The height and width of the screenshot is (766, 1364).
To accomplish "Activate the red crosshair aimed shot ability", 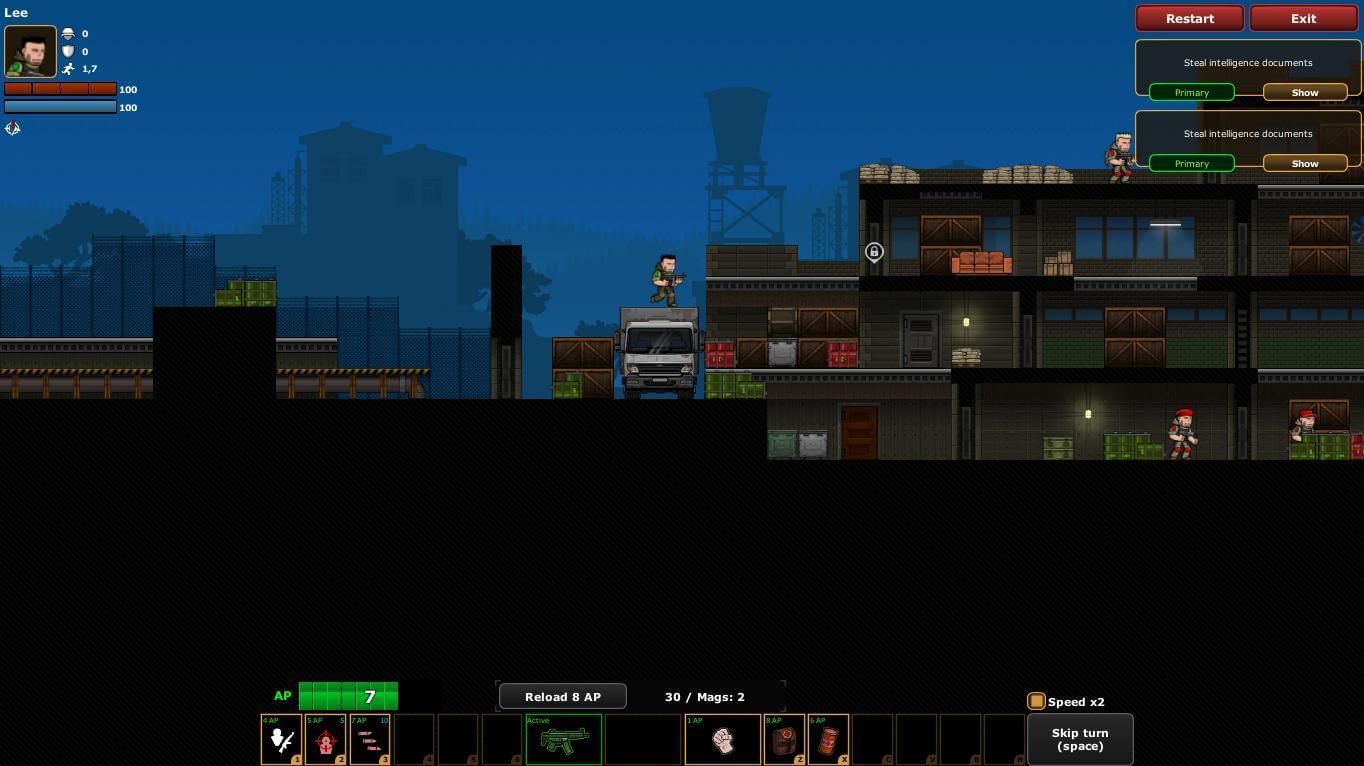I will coord(325,740).
